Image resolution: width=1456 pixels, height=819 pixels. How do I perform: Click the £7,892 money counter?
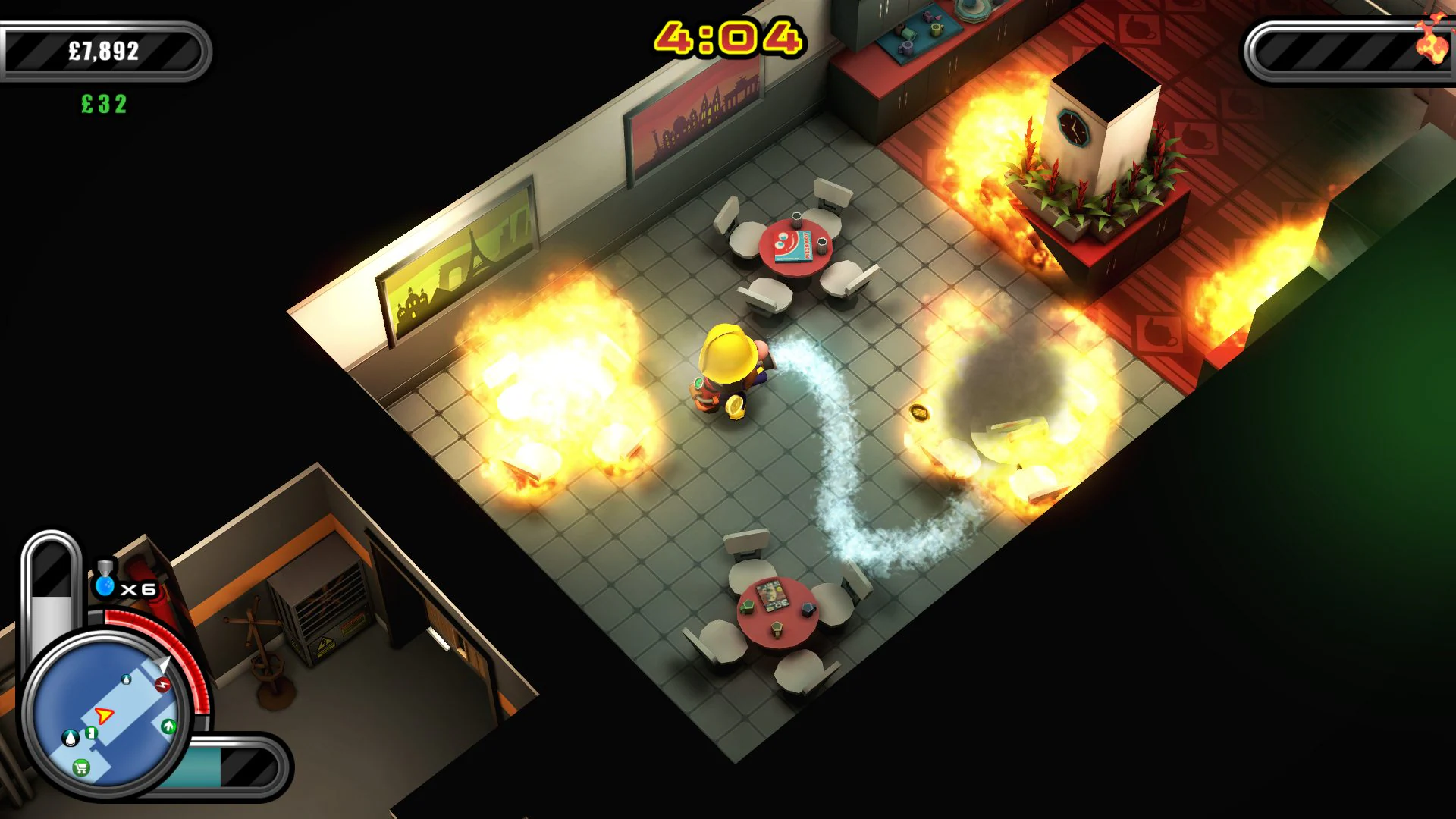coord(102,52)
